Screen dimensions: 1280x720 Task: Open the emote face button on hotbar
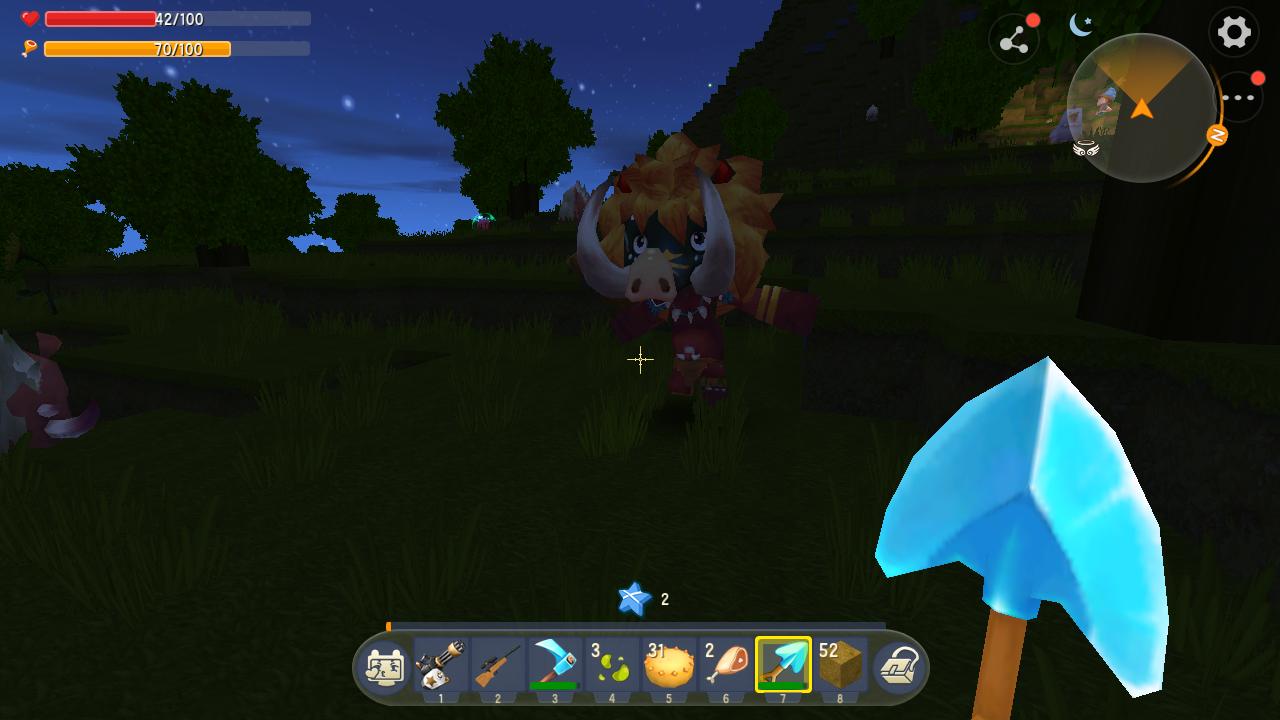click(x=384, y=667)
